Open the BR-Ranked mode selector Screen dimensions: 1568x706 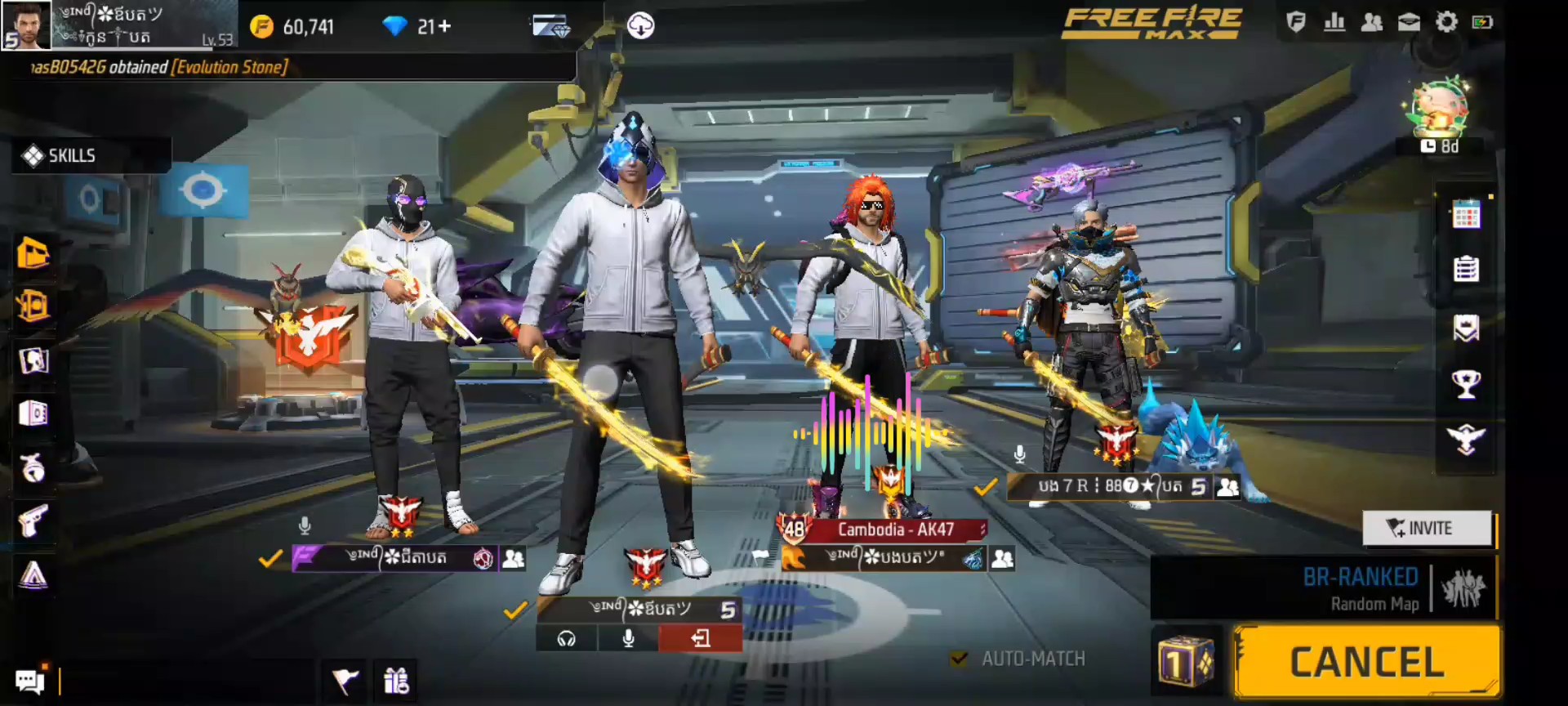(x=1360, y=588)
